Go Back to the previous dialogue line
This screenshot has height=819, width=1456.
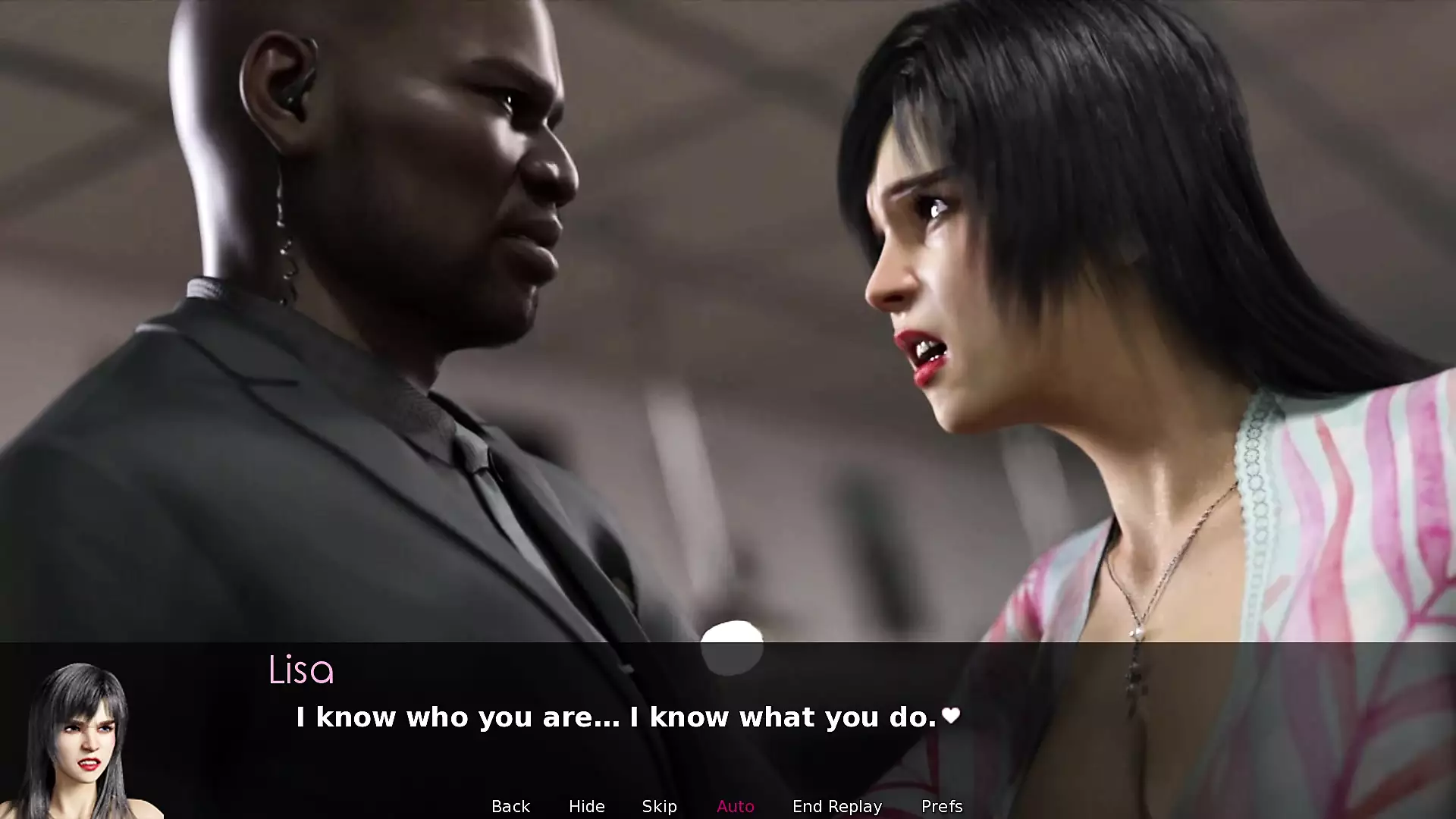coord(510,806)
